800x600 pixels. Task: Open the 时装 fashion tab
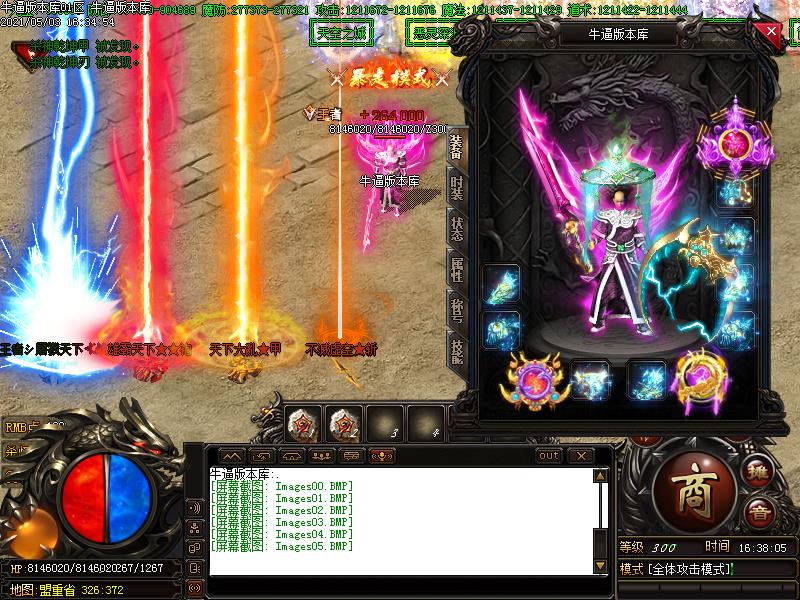[x=456, y=188]
